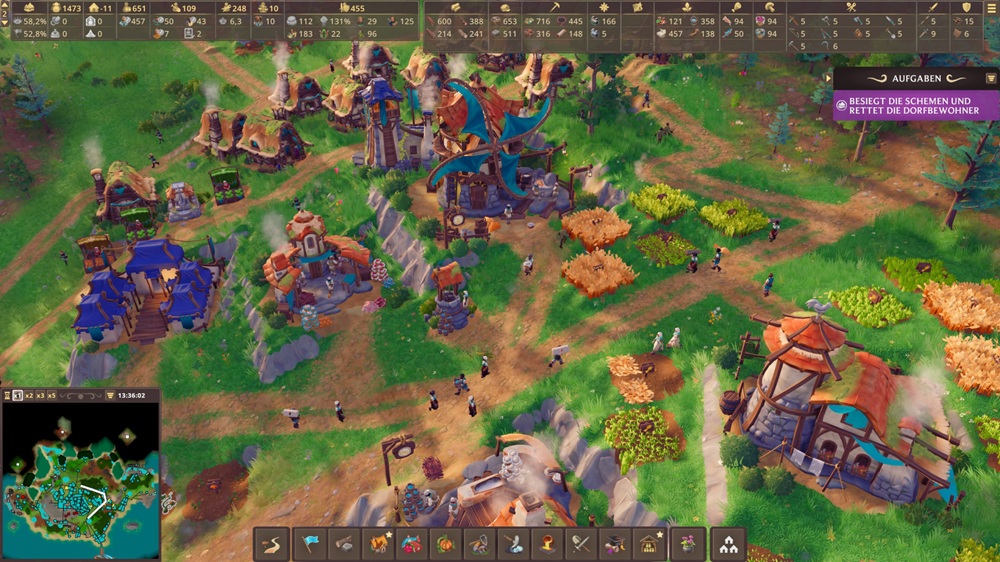Open the flower pot decoration category
The image size is (1000, 562).
click(688, 544)
